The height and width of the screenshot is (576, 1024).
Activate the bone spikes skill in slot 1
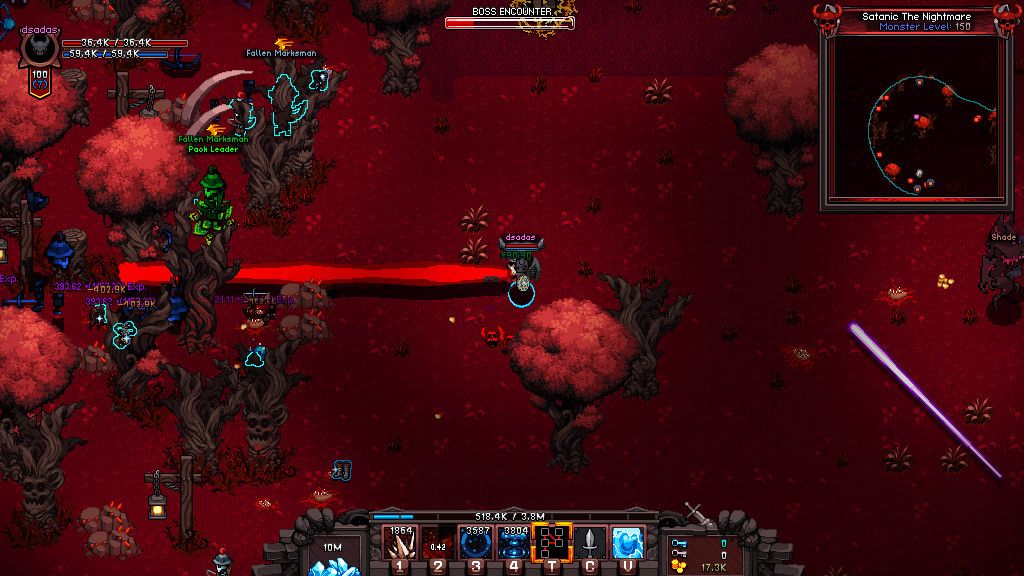pos(400,542)
